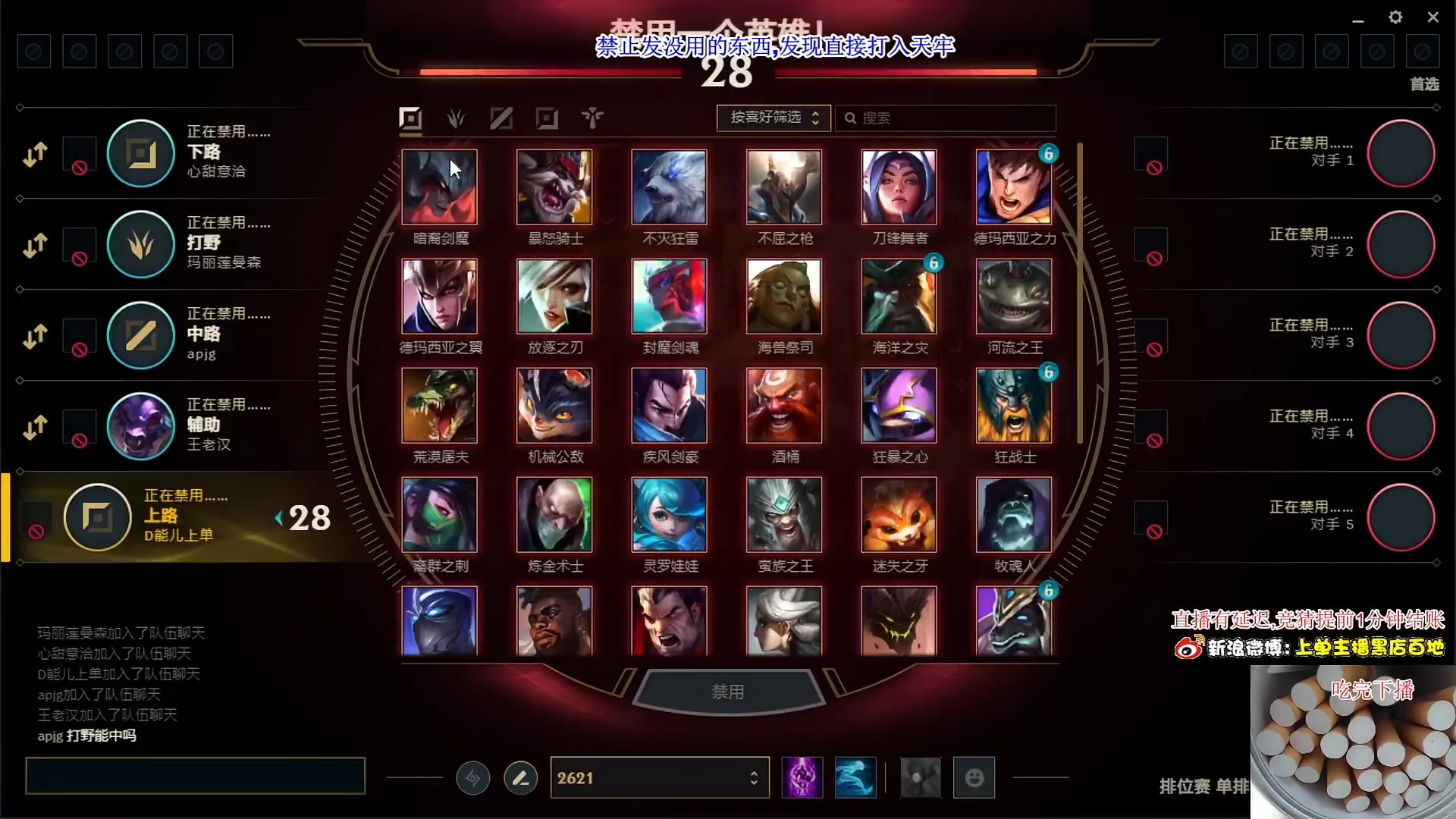Screen dimensions: 1456x819
Task: Edit the rune page with pencil button
Action: [520, 778]
